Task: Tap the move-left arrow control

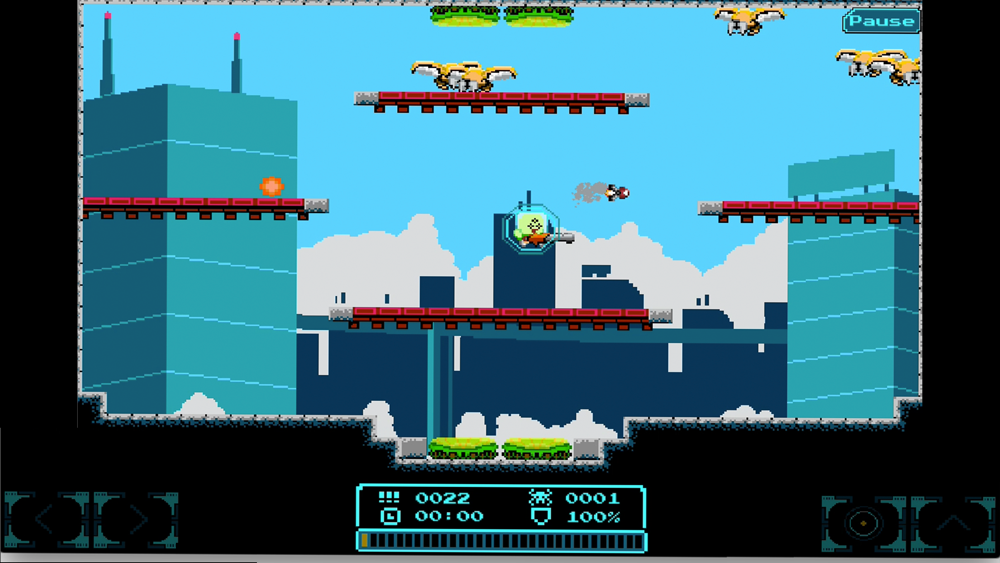Action: point(46,520)
